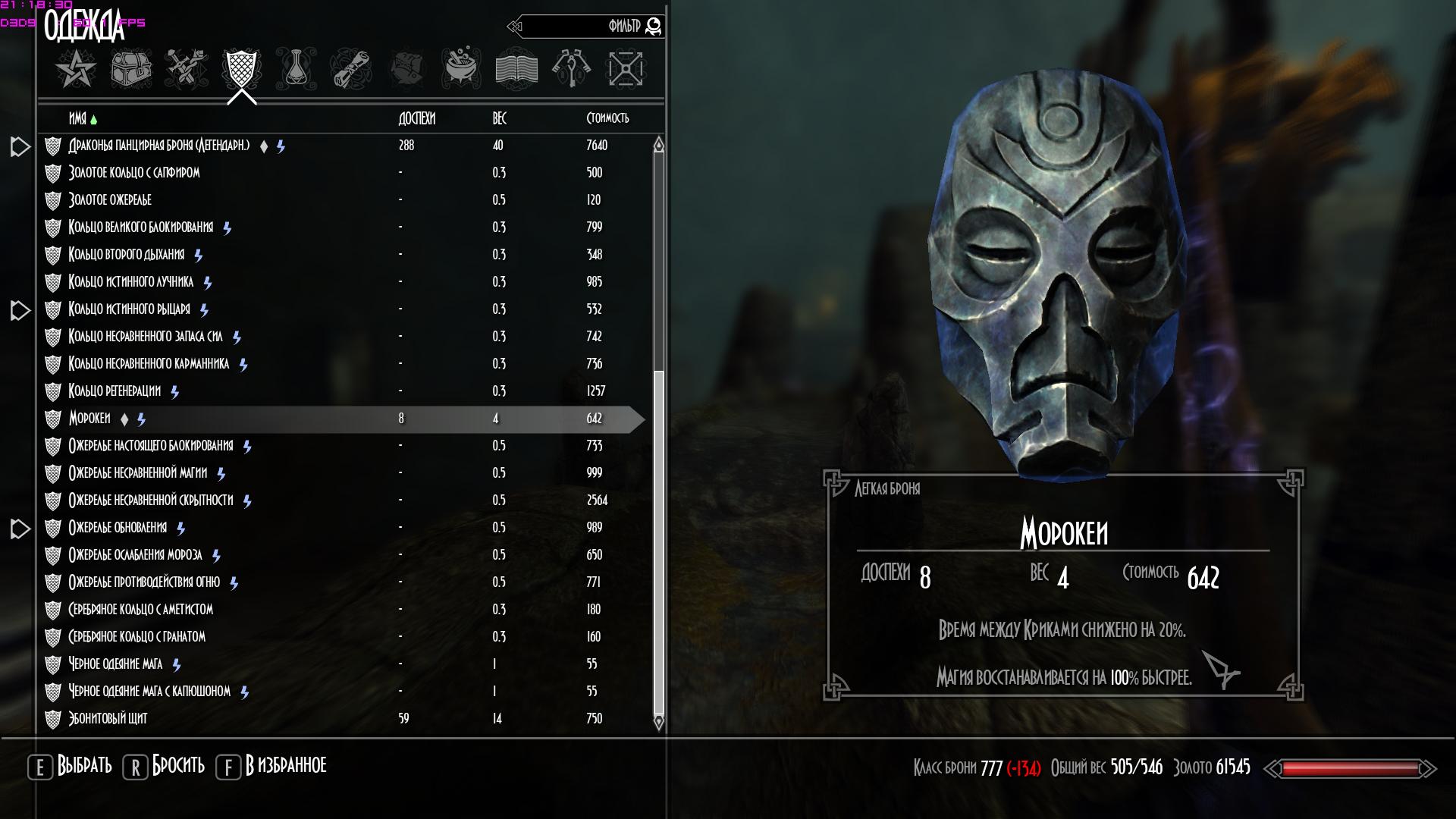Select the keys category tab
This screenshot has height=819, width=1456.
572,70
